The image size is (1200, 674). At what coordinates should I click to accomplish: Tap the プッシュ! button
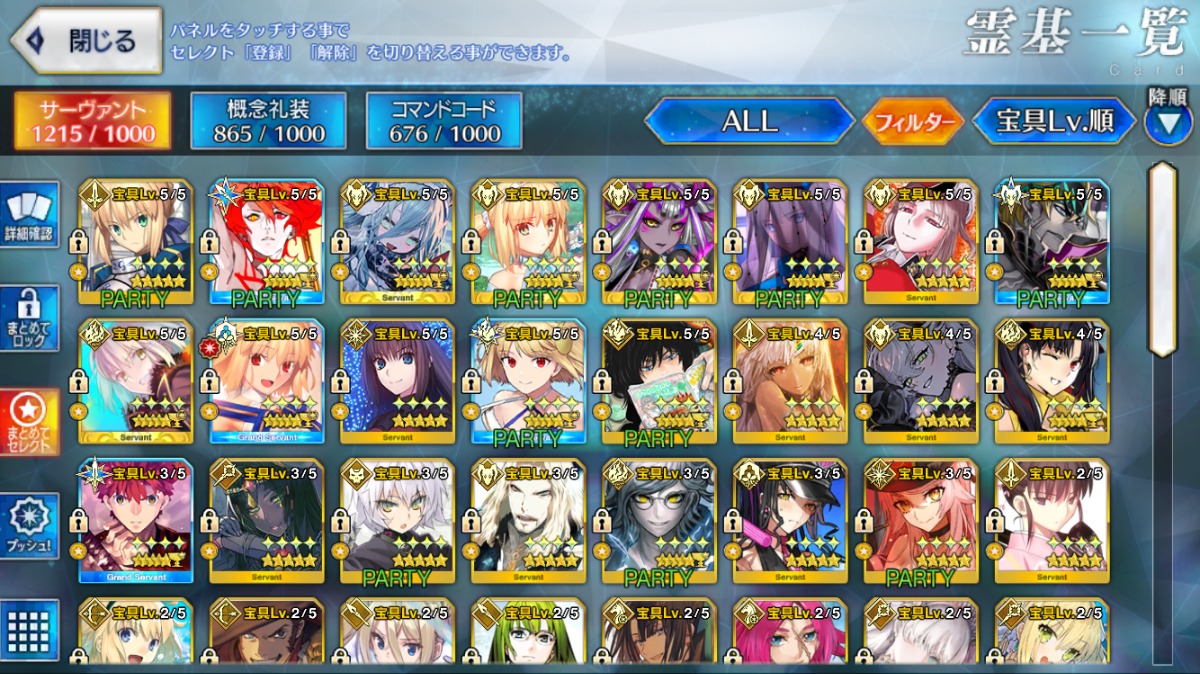tap(29, 525)
